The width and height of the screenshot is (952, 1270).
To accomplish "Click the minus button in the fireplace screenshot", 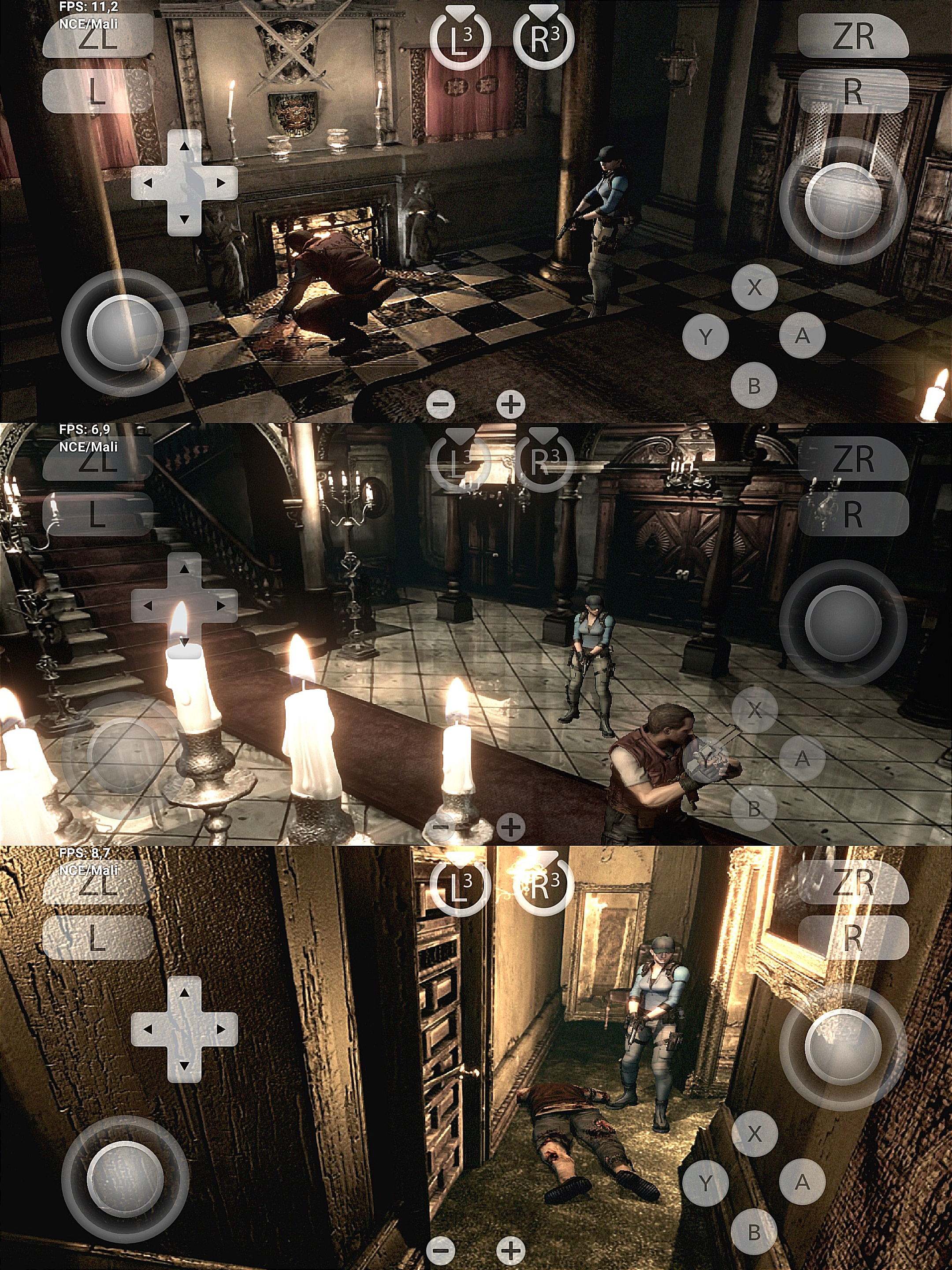I will pos(441,405).
